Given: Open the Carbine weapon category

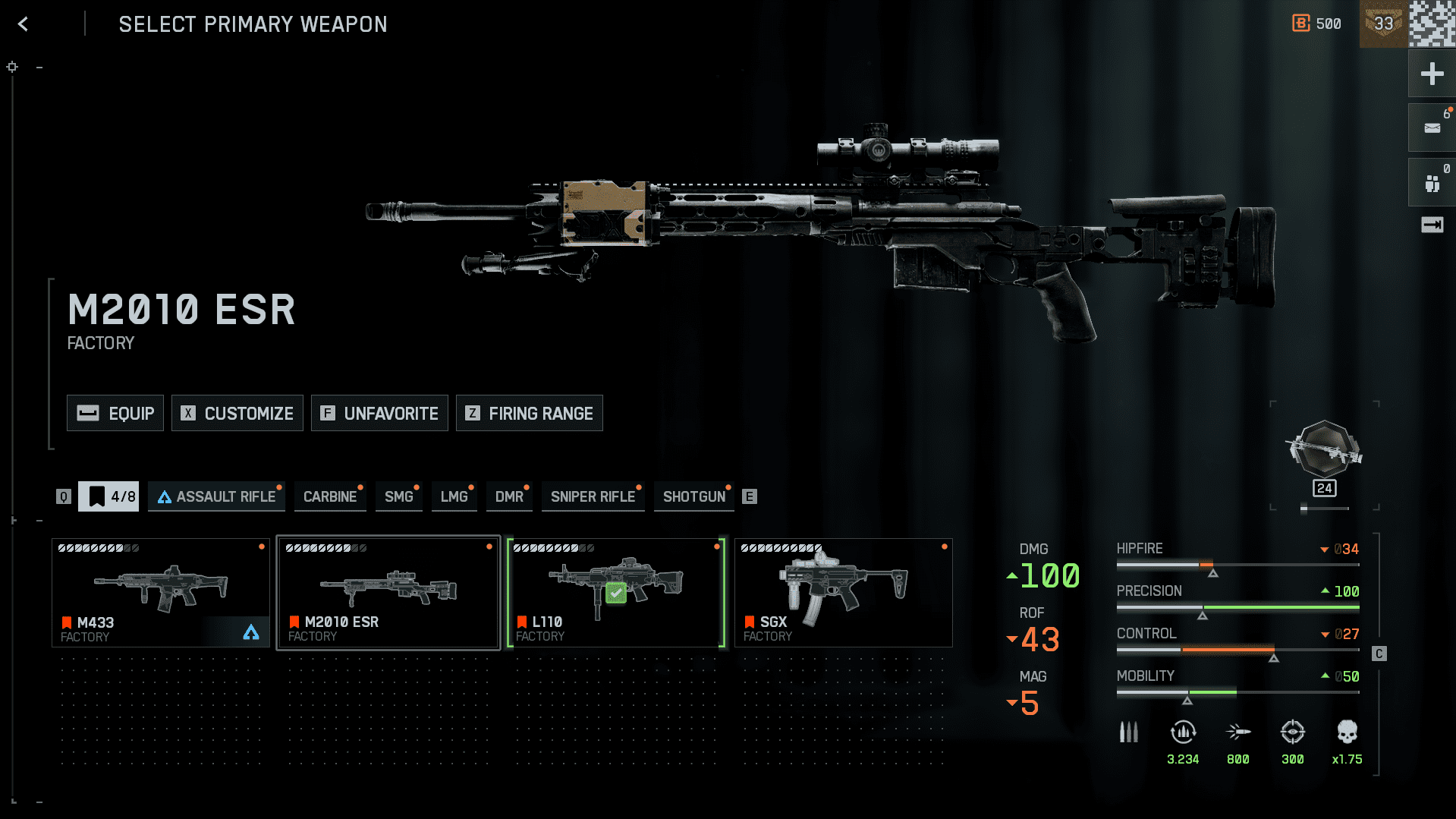Looking at the screenshot, I should point(330,496).
